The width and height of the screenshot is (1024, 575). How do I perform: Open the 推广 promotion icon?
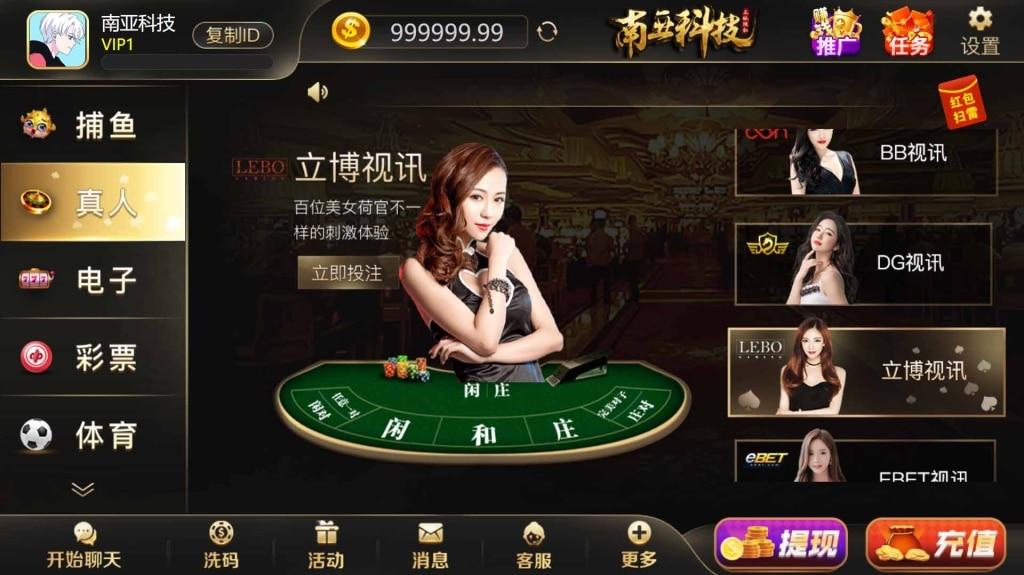pyautogui.click(x=835, y=32)
